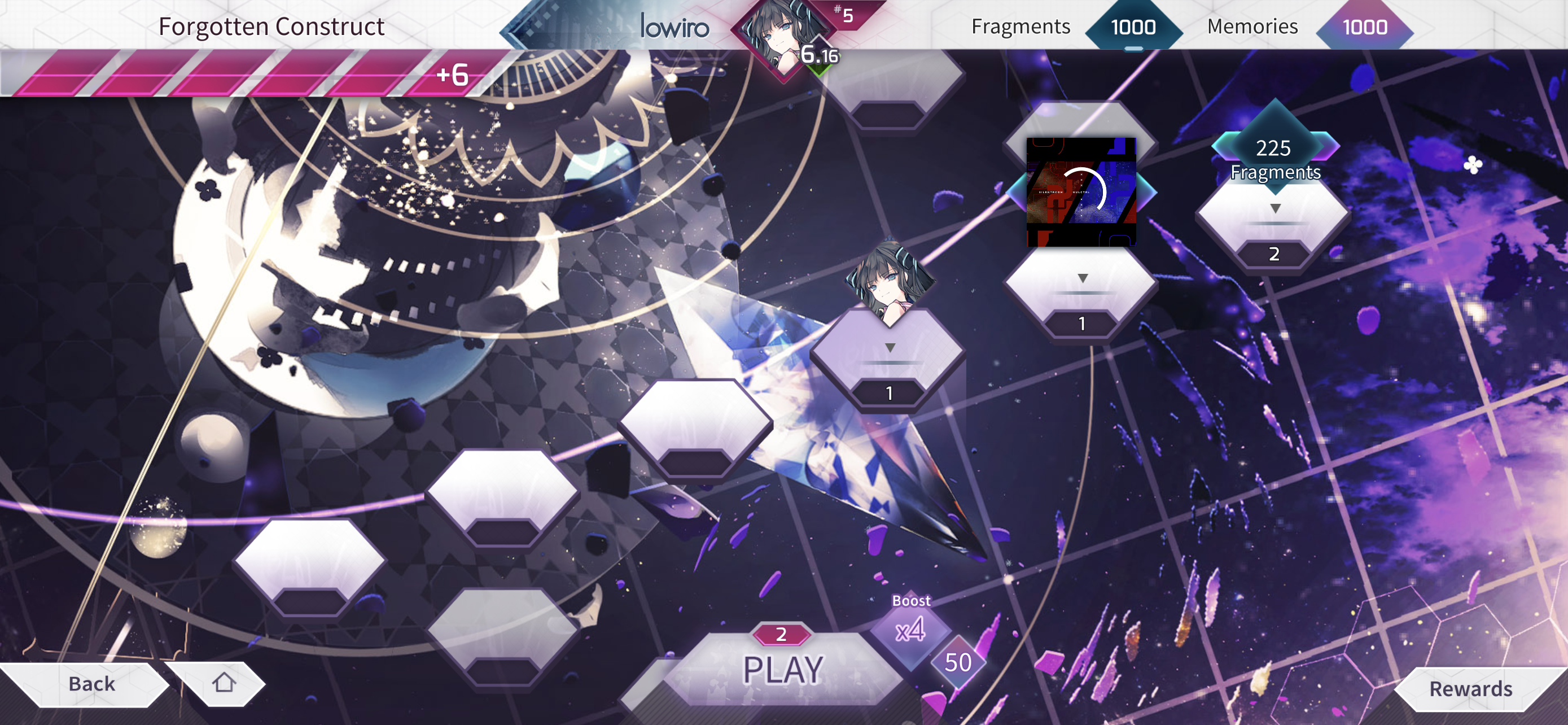Image resolution: width=1568 pixels, height=725 pixels.
Task: Click the pink step progress bar
Action: pos(243,76)
